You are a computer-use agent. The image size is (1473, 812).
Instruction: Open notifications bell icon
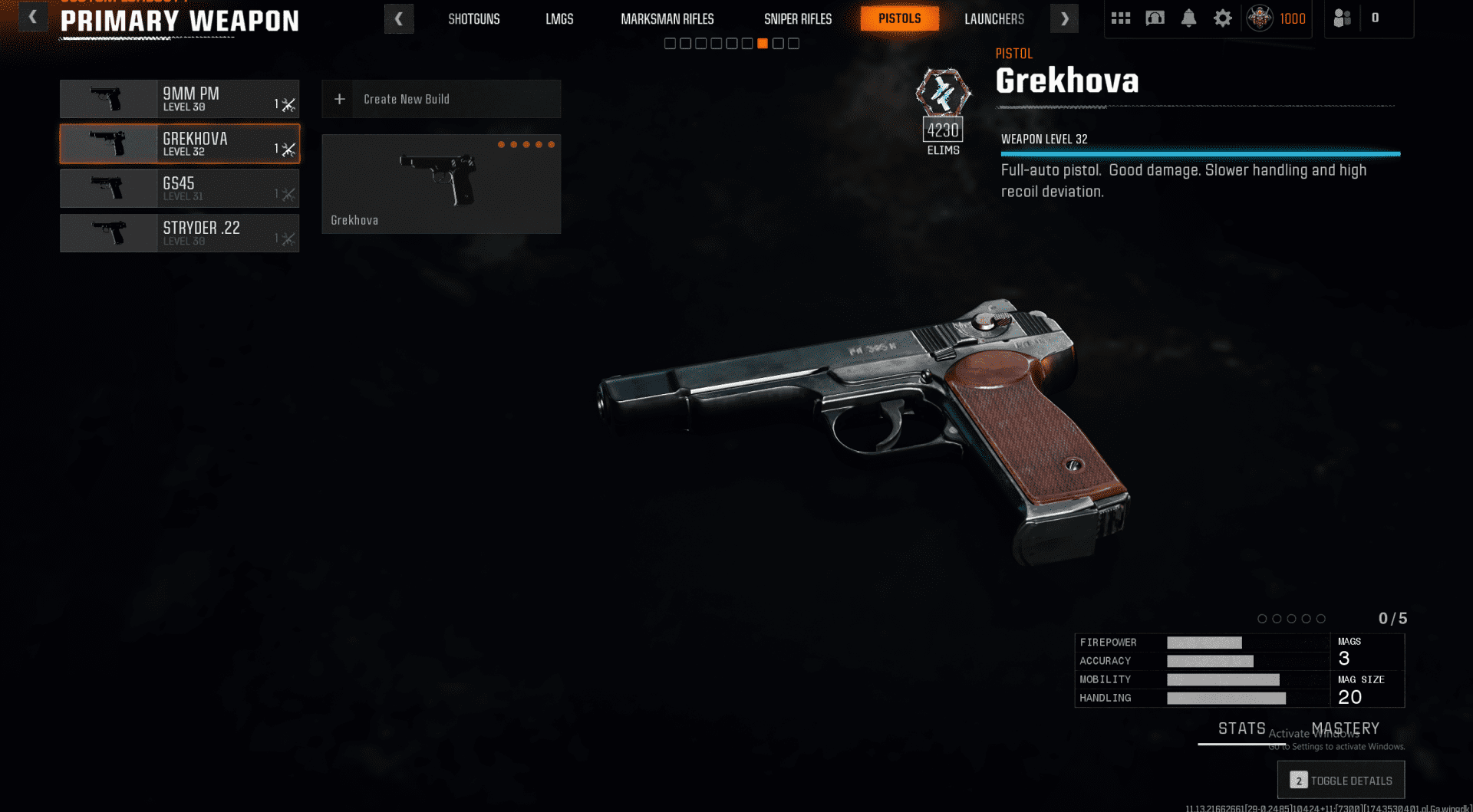[x=1188, y=18]
